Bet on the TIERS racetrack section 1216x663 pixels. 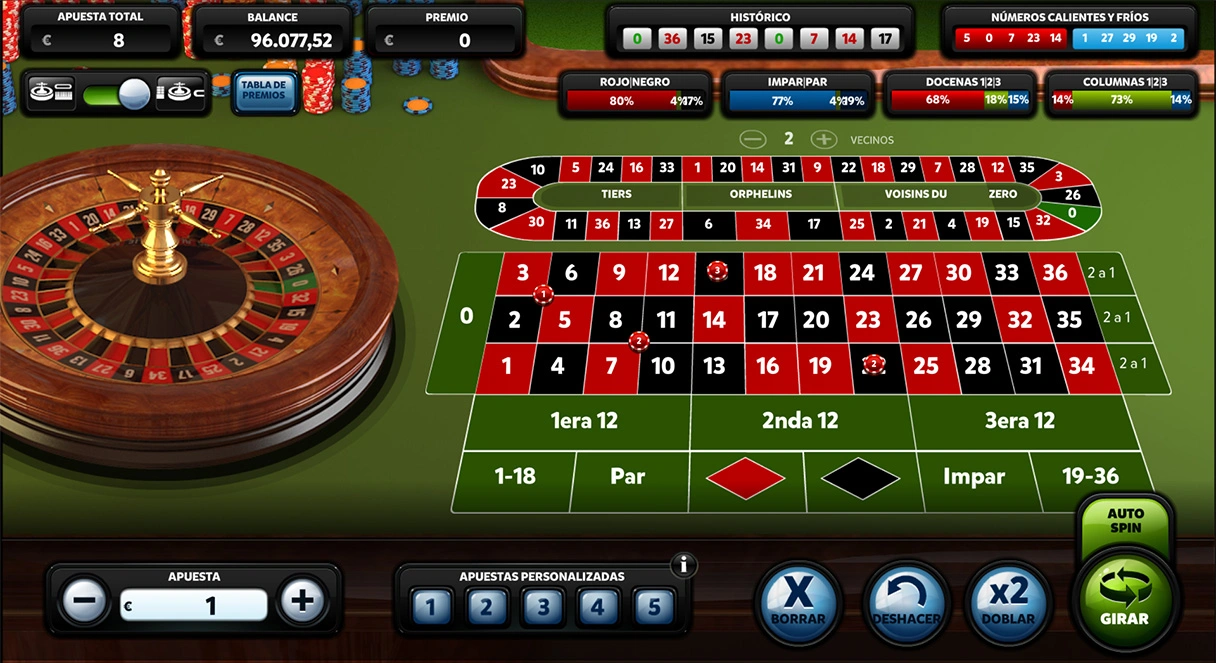click(616, 194)
